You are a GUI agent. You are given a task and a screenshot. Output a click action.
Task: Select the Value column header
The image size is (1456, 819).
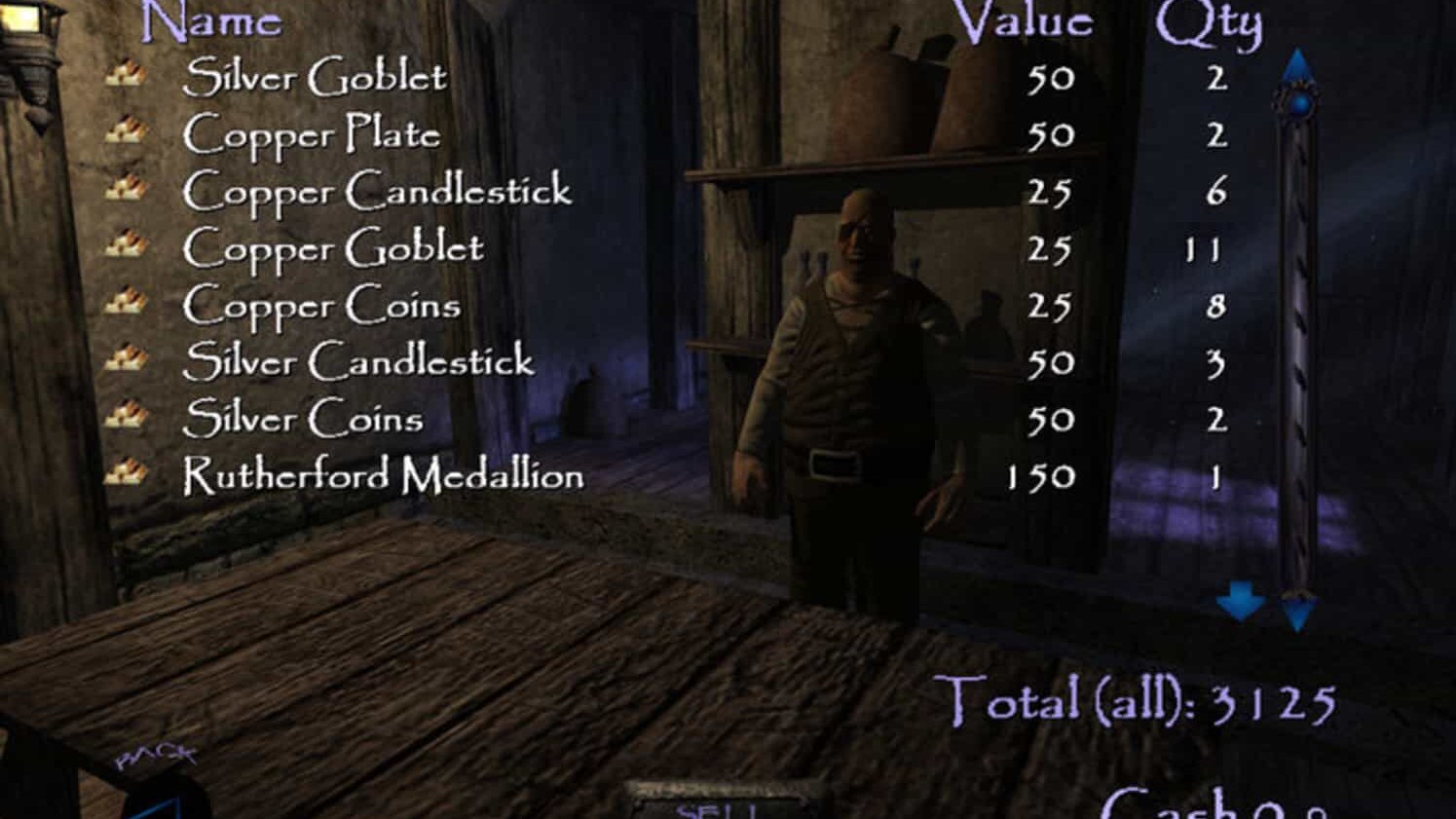tap(1025, 21)
